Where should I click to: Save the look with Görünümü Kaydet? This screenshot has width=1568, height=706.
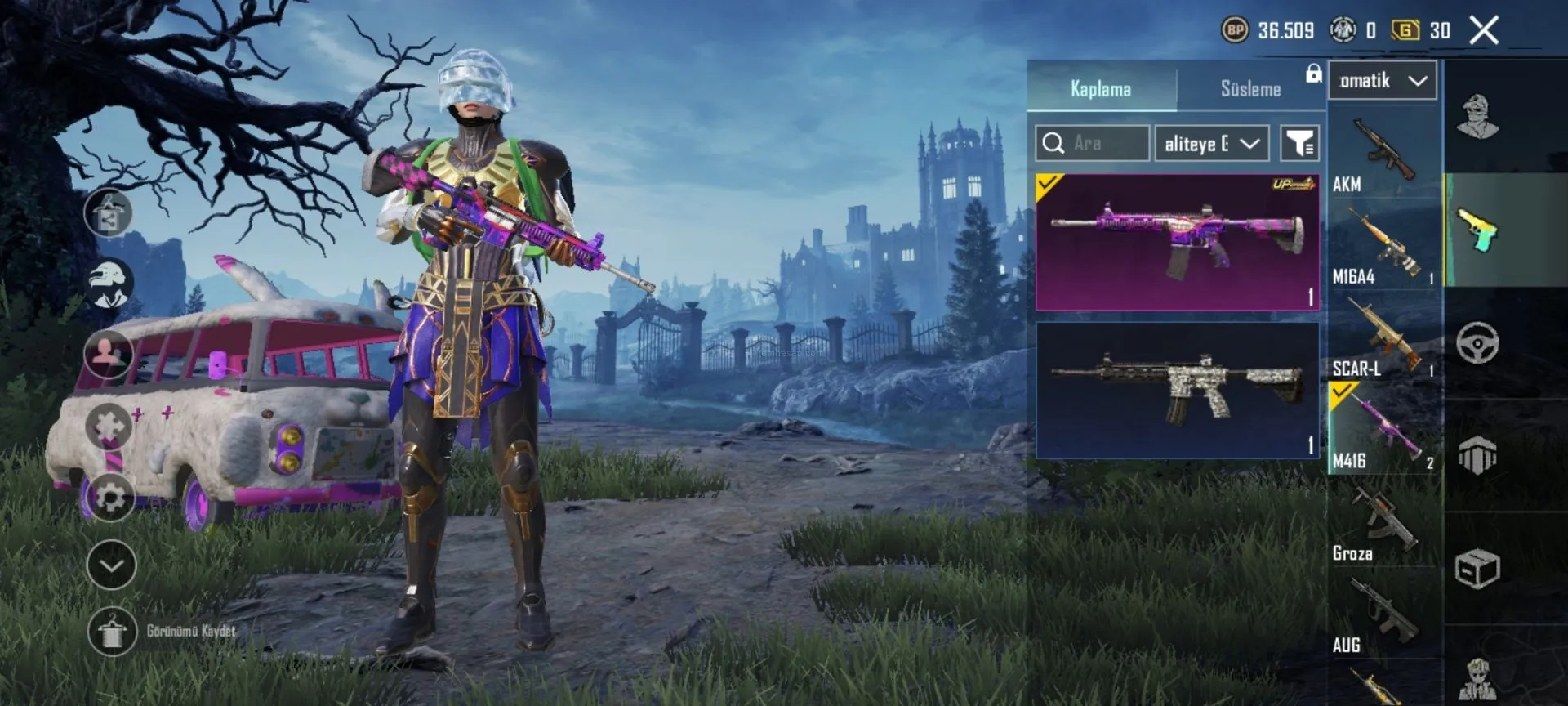coord(112,631)
